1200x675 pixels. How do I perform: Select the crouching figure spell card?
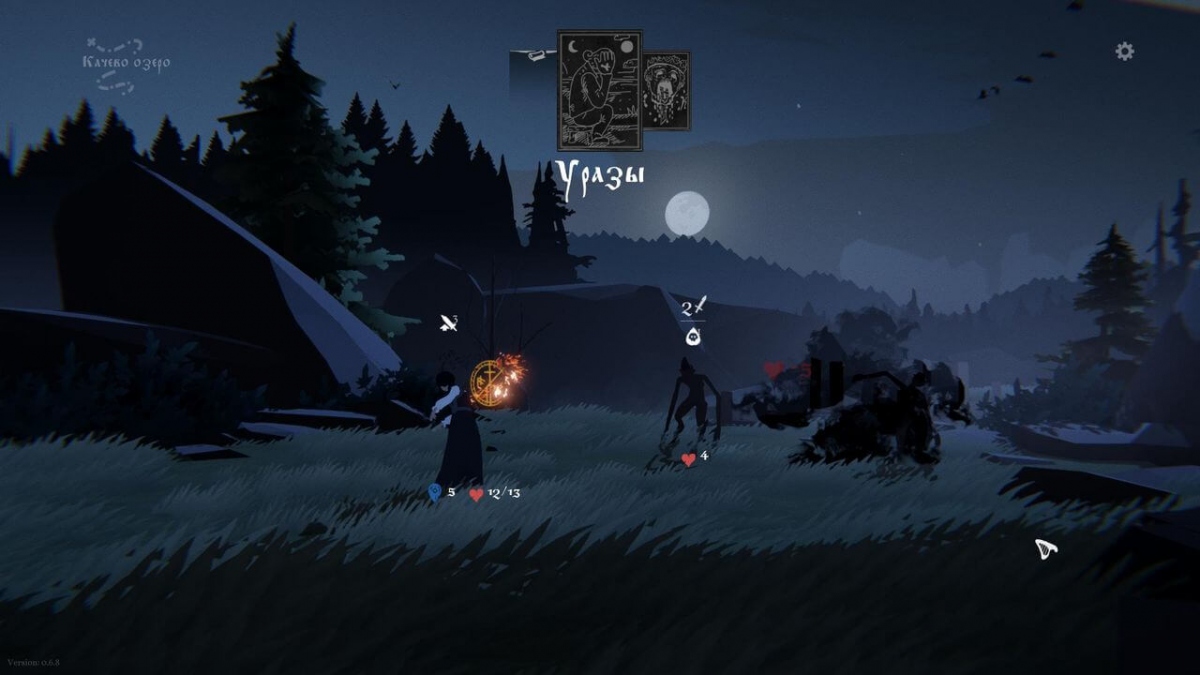pyautogui.click(x=598, y=90)
